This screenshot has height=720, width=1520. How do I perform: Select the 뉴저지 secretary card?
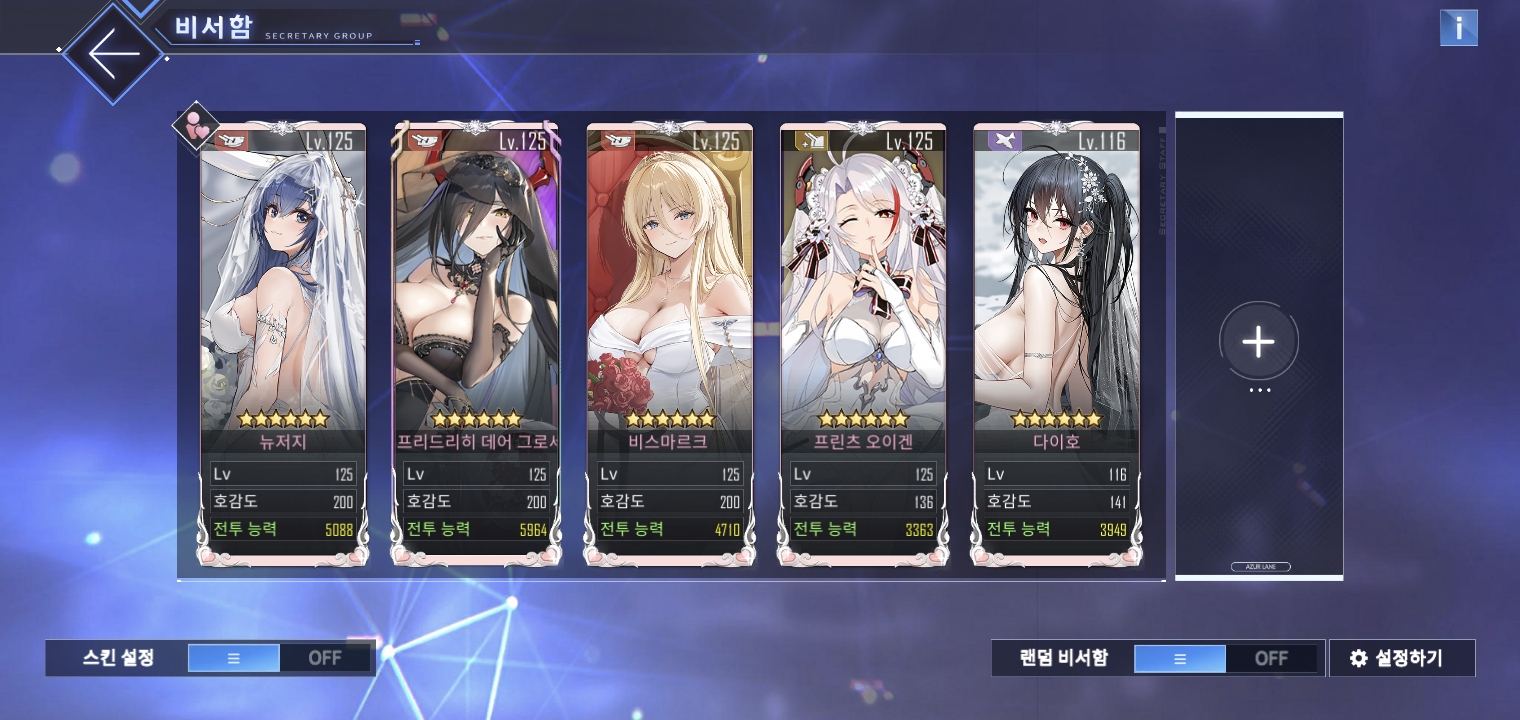click(283, 300)
